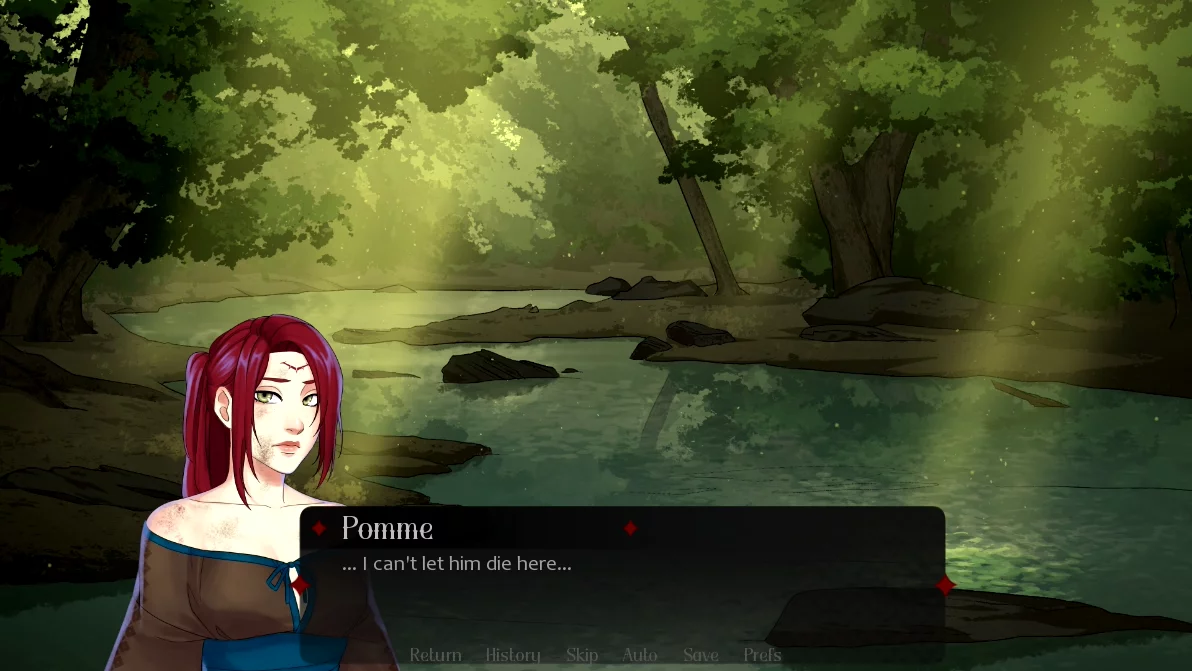Screen dimensions: 1192x671
Task: Open the Save menu
Action: (x=701, y=655)
